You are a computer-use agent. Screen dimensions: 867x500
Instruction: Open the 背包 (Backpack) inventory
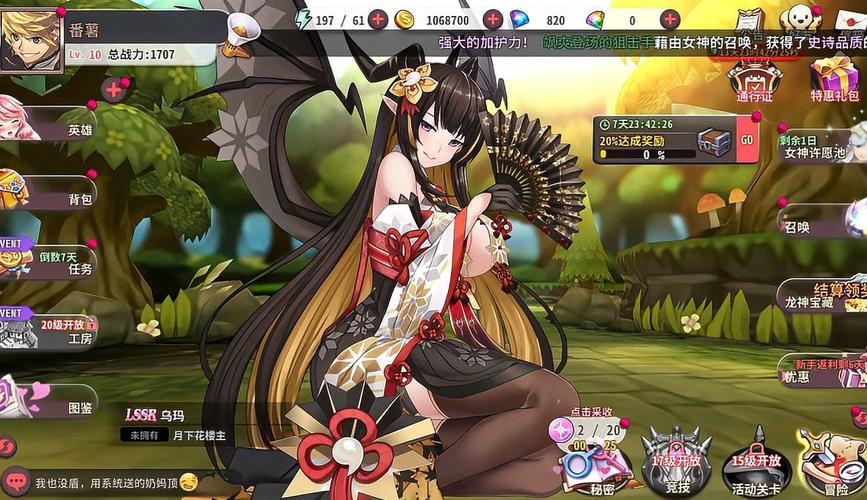click(60, 193)
